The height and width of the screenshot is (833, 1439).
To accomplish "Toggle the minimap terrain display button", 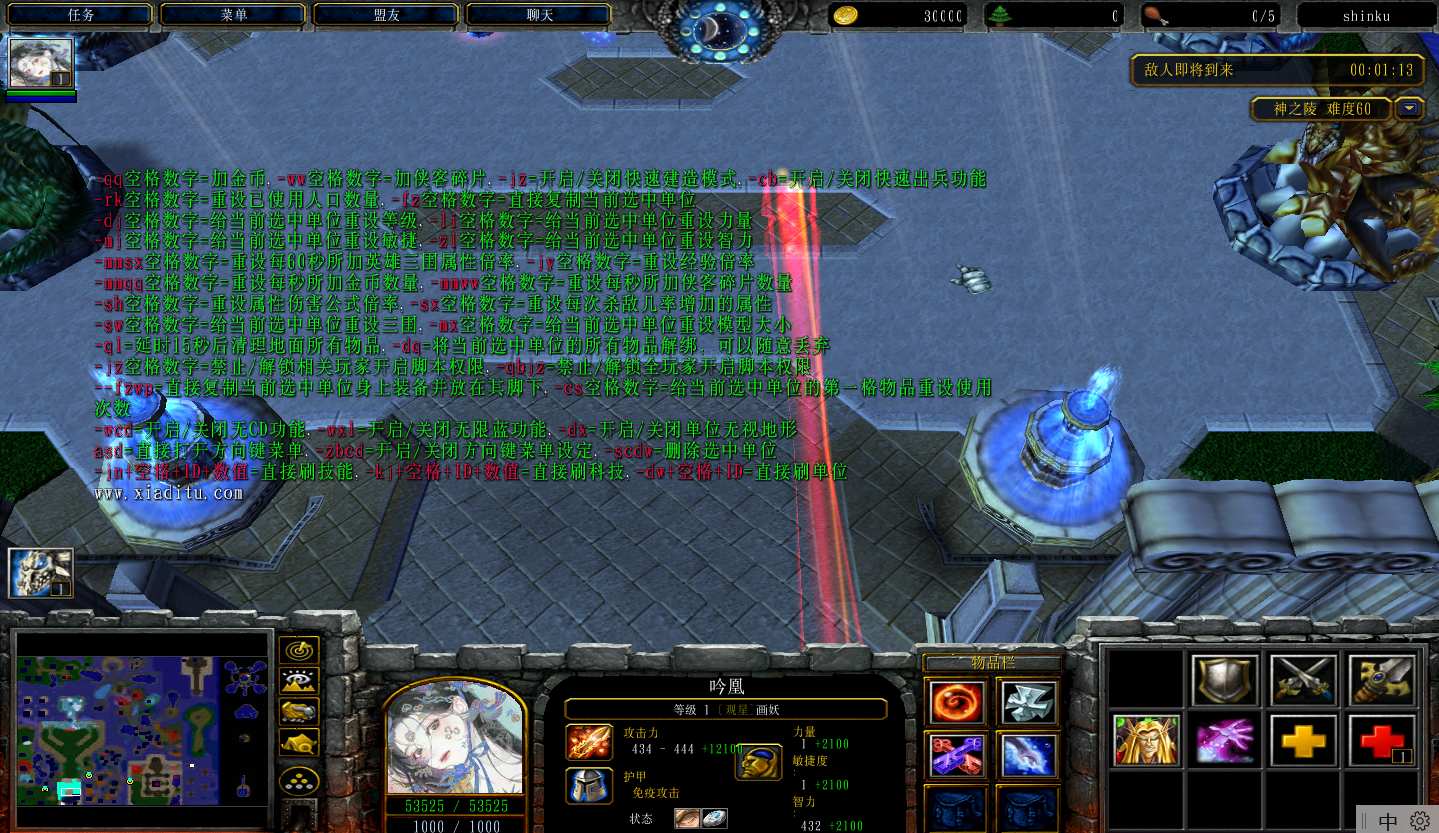I will coord(299,681).
